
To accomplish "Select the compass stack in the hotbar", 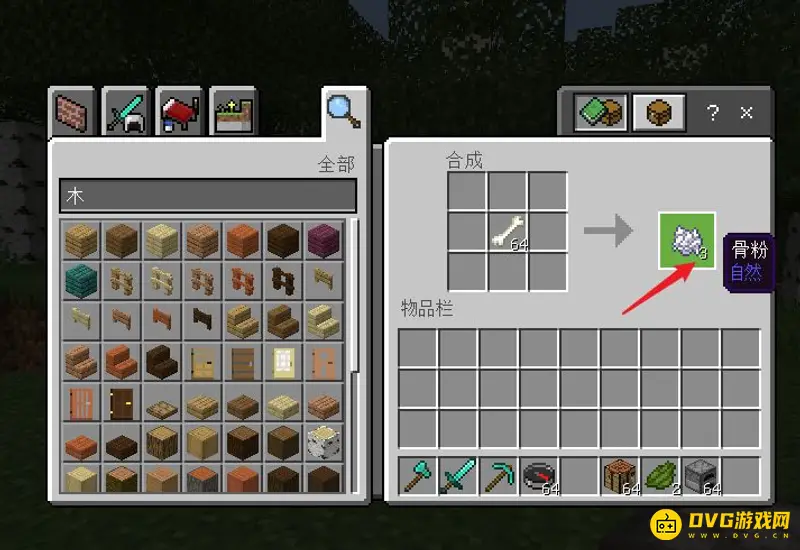I will point(540,477).
